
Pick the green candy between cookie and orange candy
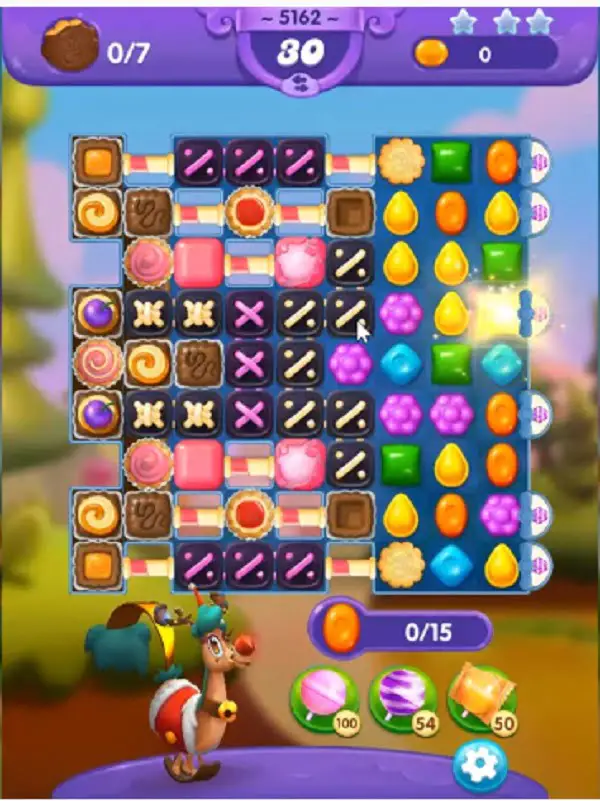coord(450,160)
